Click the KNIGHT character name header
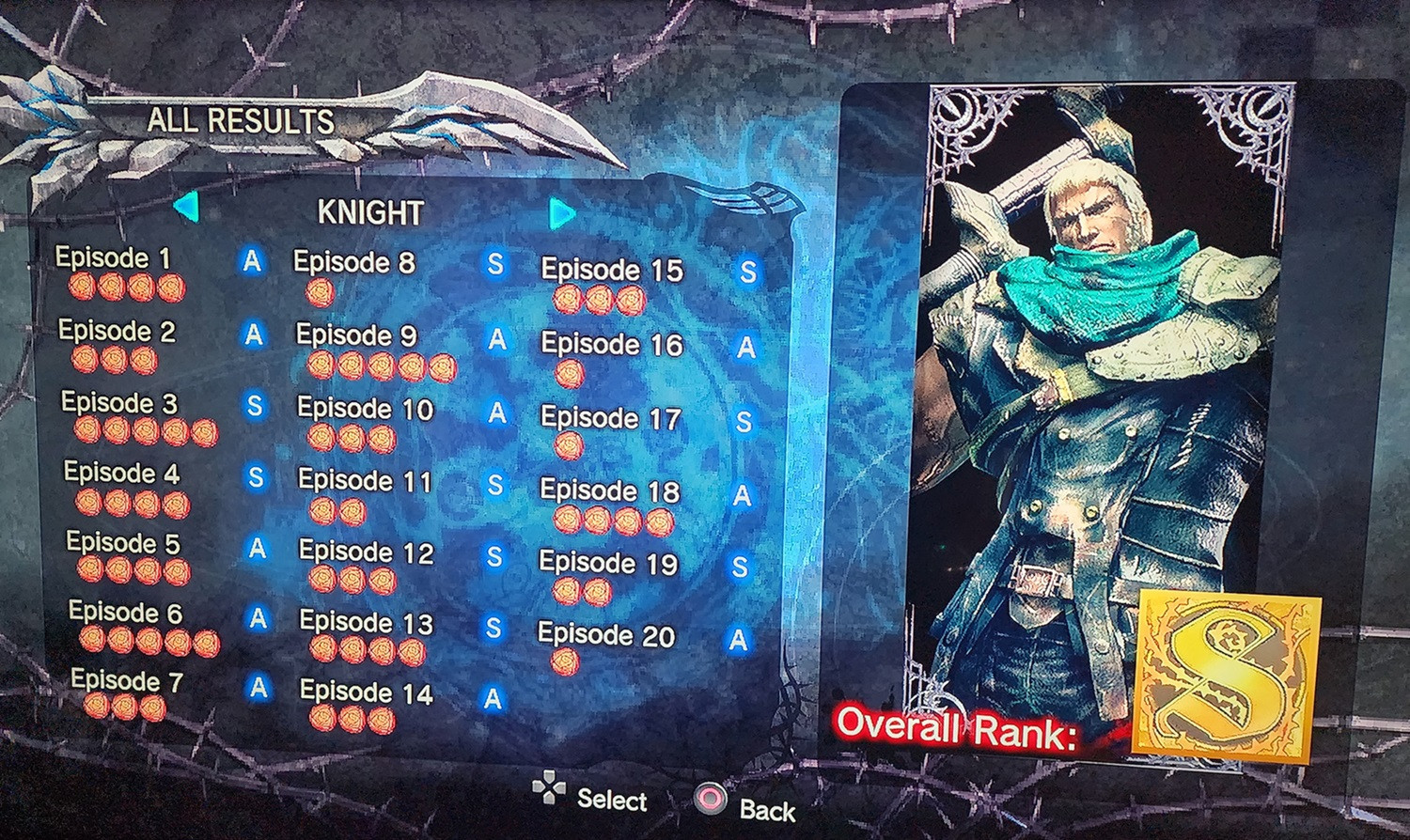This screenshot has width=1410, height=840. 370,213
